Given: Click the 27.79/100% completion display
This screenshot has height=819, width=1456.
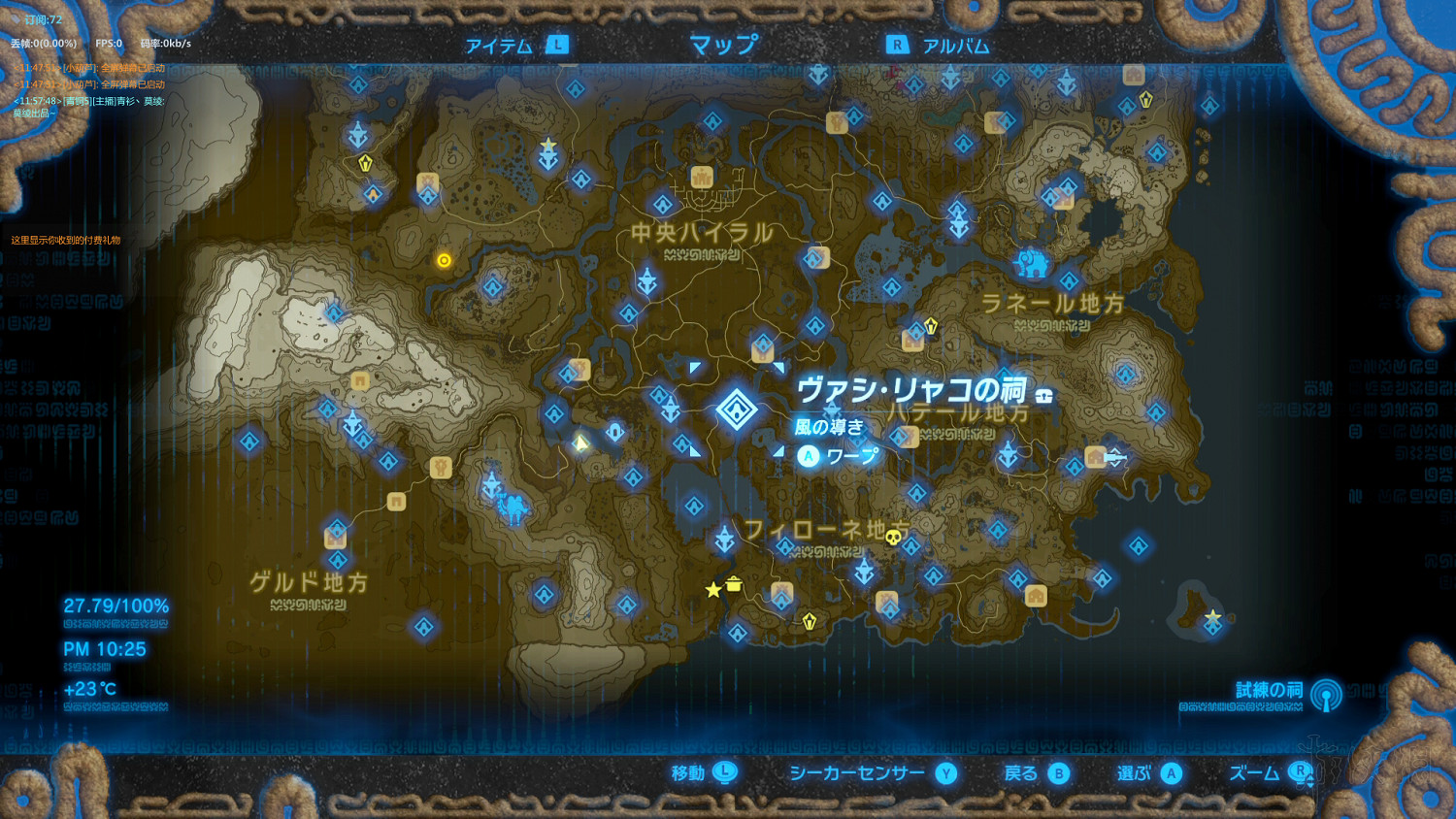Looking at the screenshot, I should pos(116,605).
